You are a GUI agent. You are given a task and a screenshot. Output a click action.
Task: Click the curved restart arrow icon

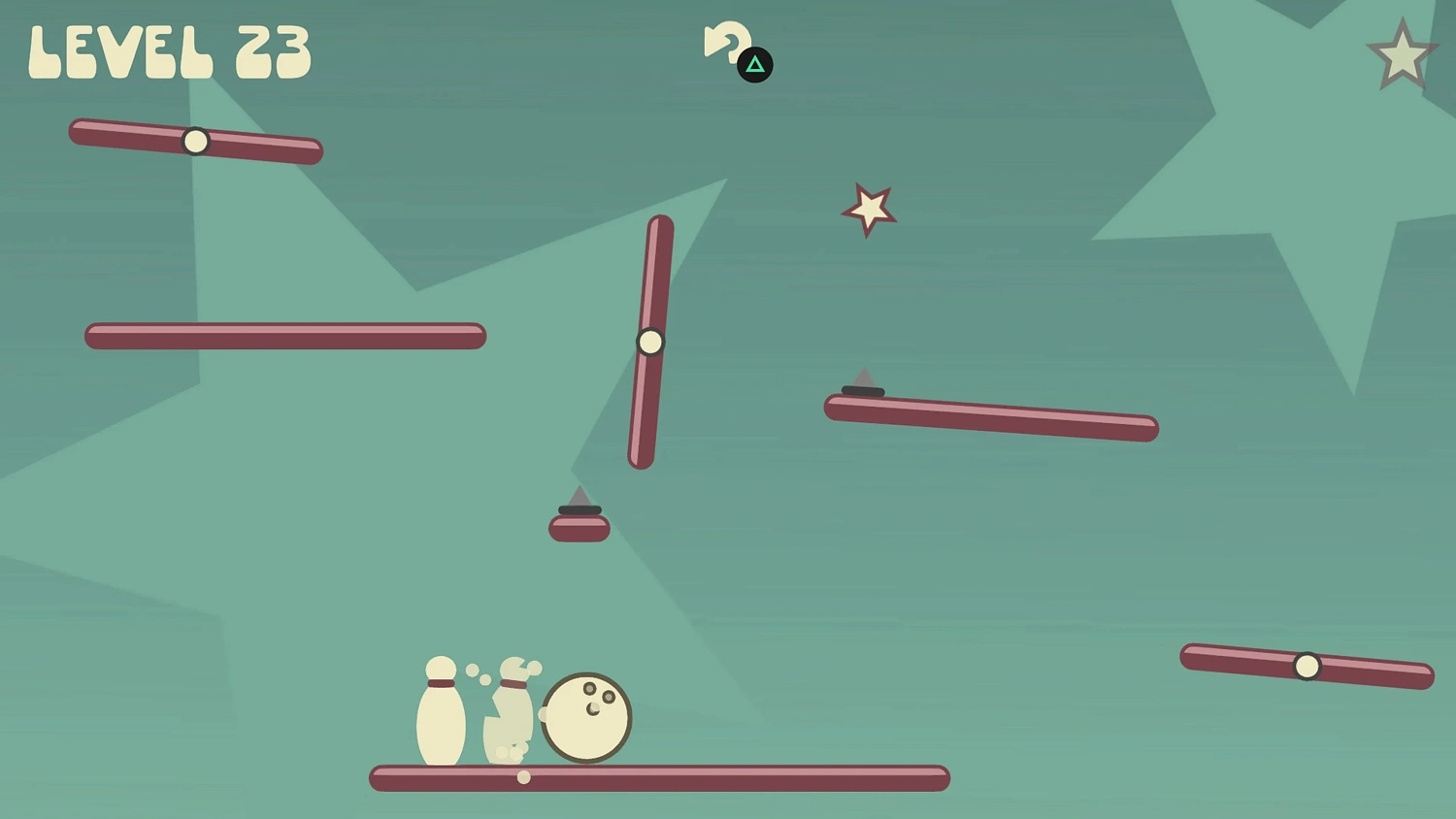click(725, 42)
